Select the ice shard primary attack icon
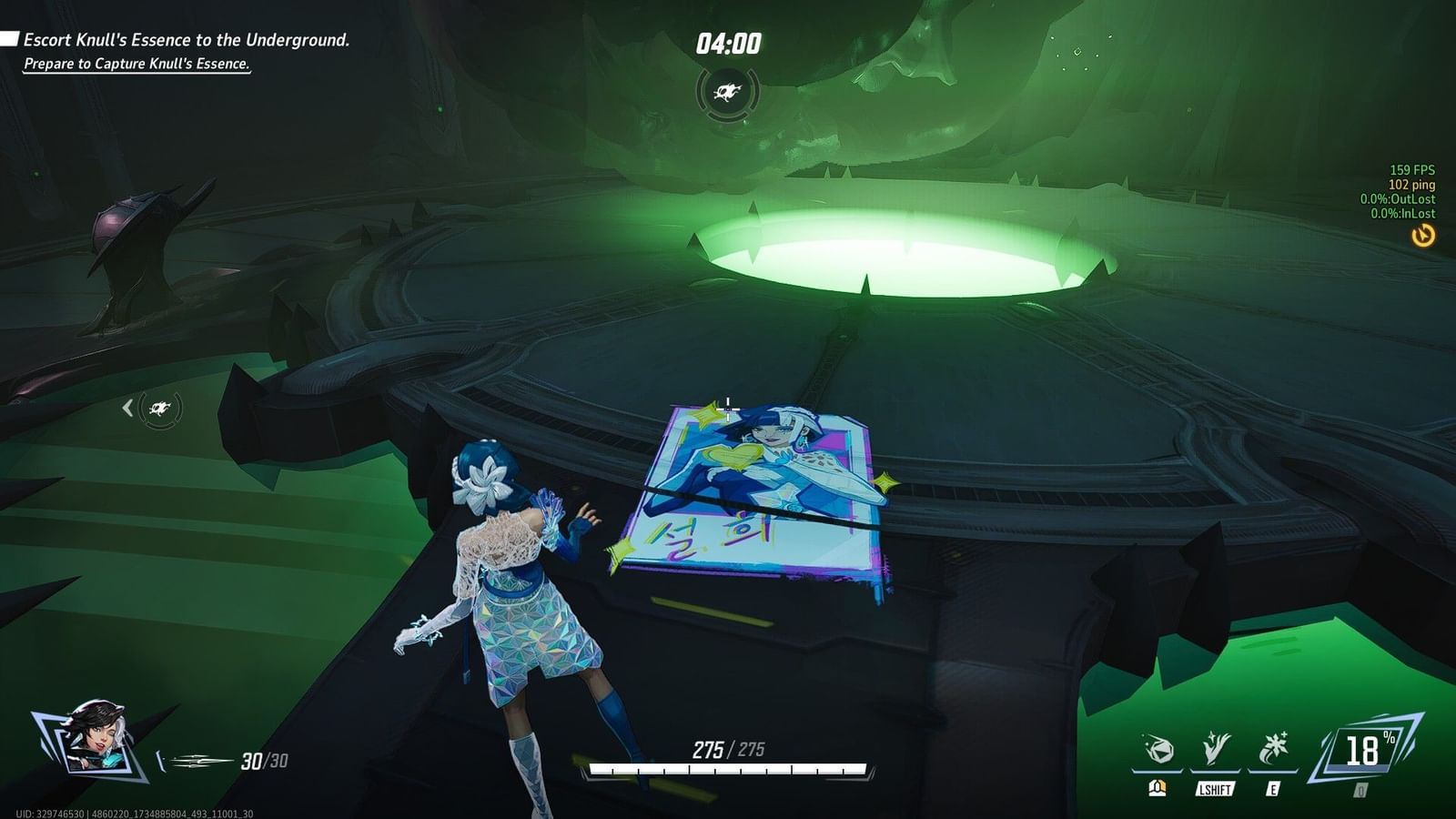 (x=1158, y=749)
